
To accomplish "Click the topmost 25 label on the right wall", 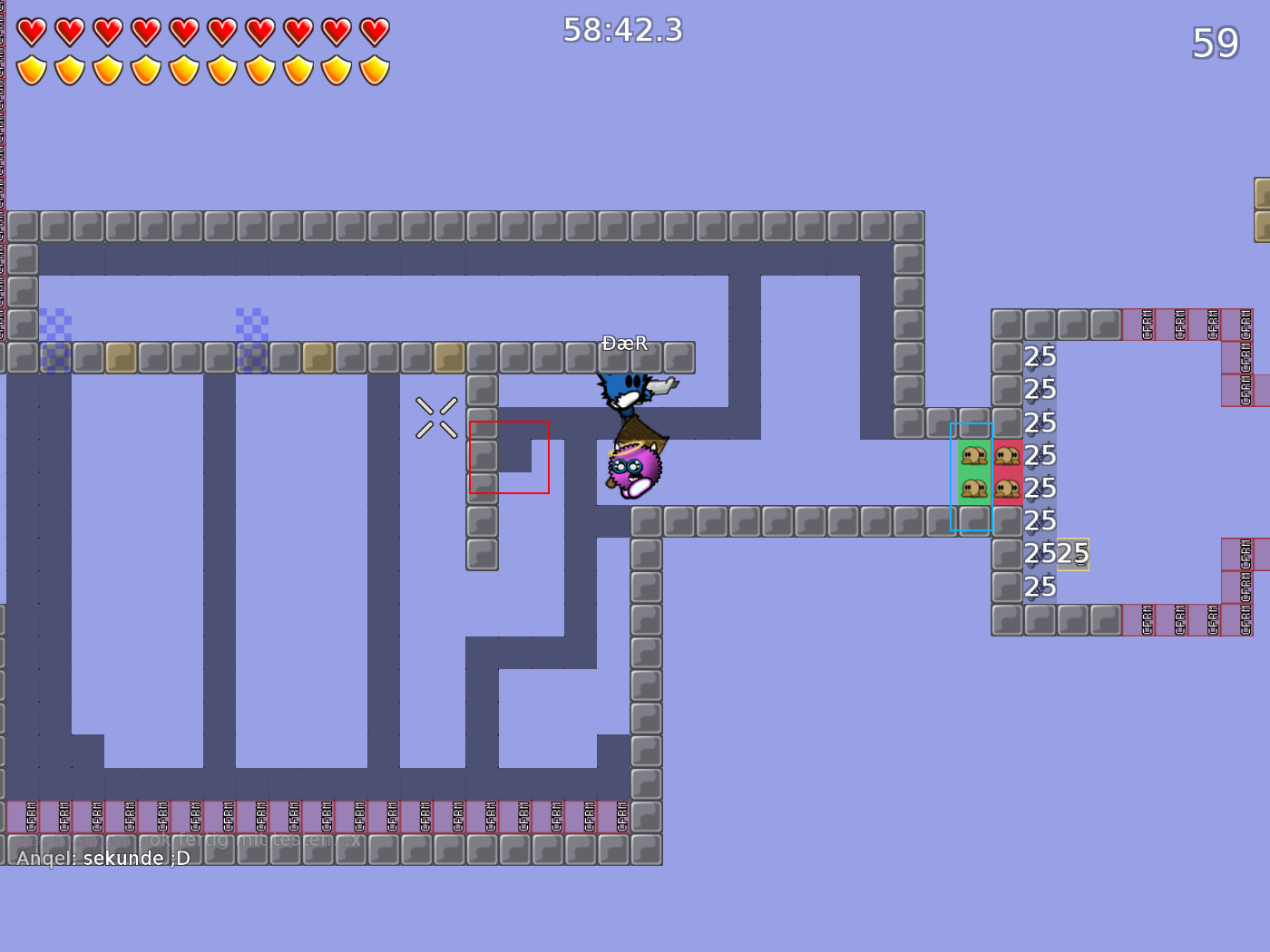I will click(x=1040, y=357).
